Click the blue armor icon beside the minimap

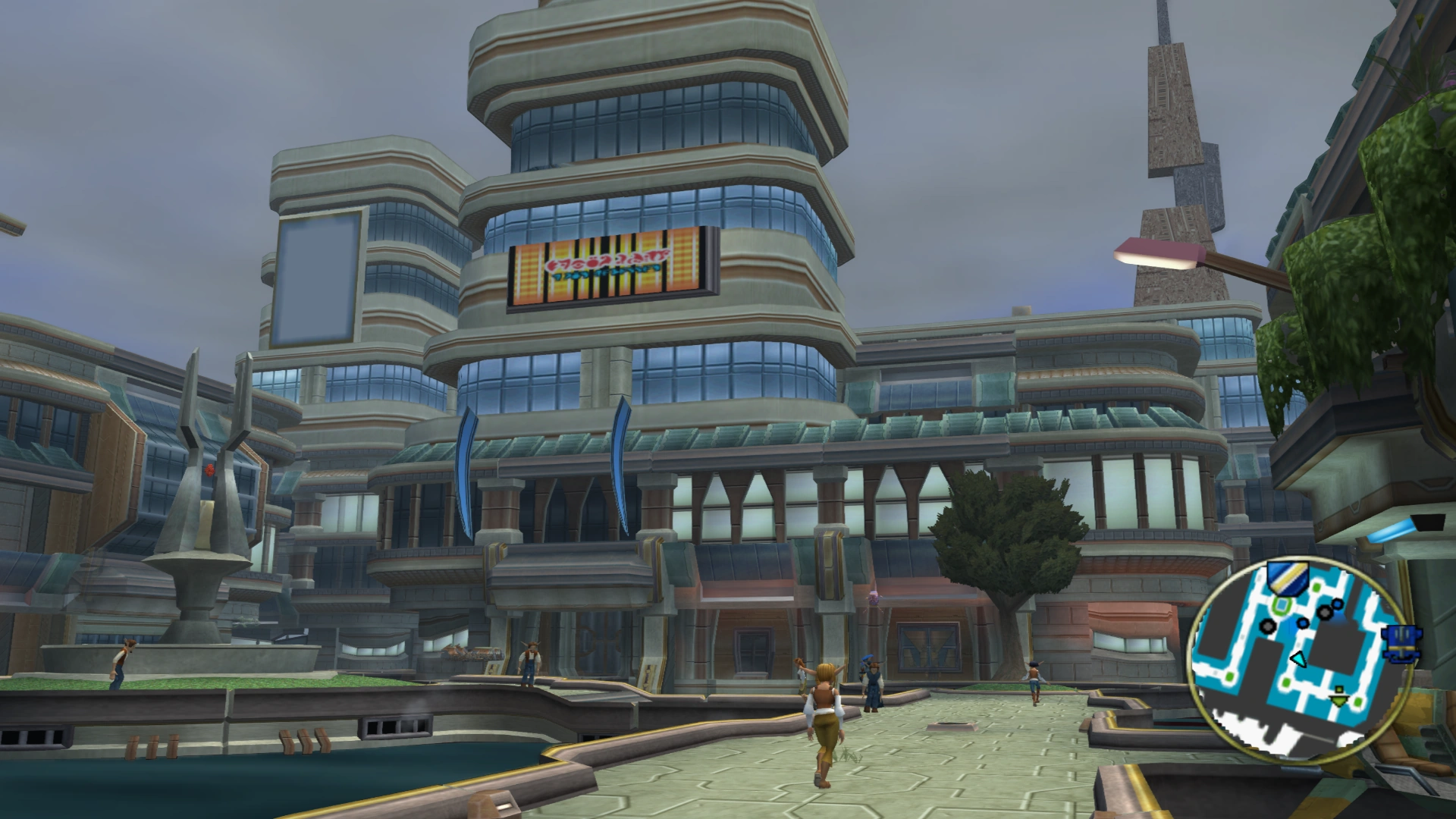(1403, 643)
